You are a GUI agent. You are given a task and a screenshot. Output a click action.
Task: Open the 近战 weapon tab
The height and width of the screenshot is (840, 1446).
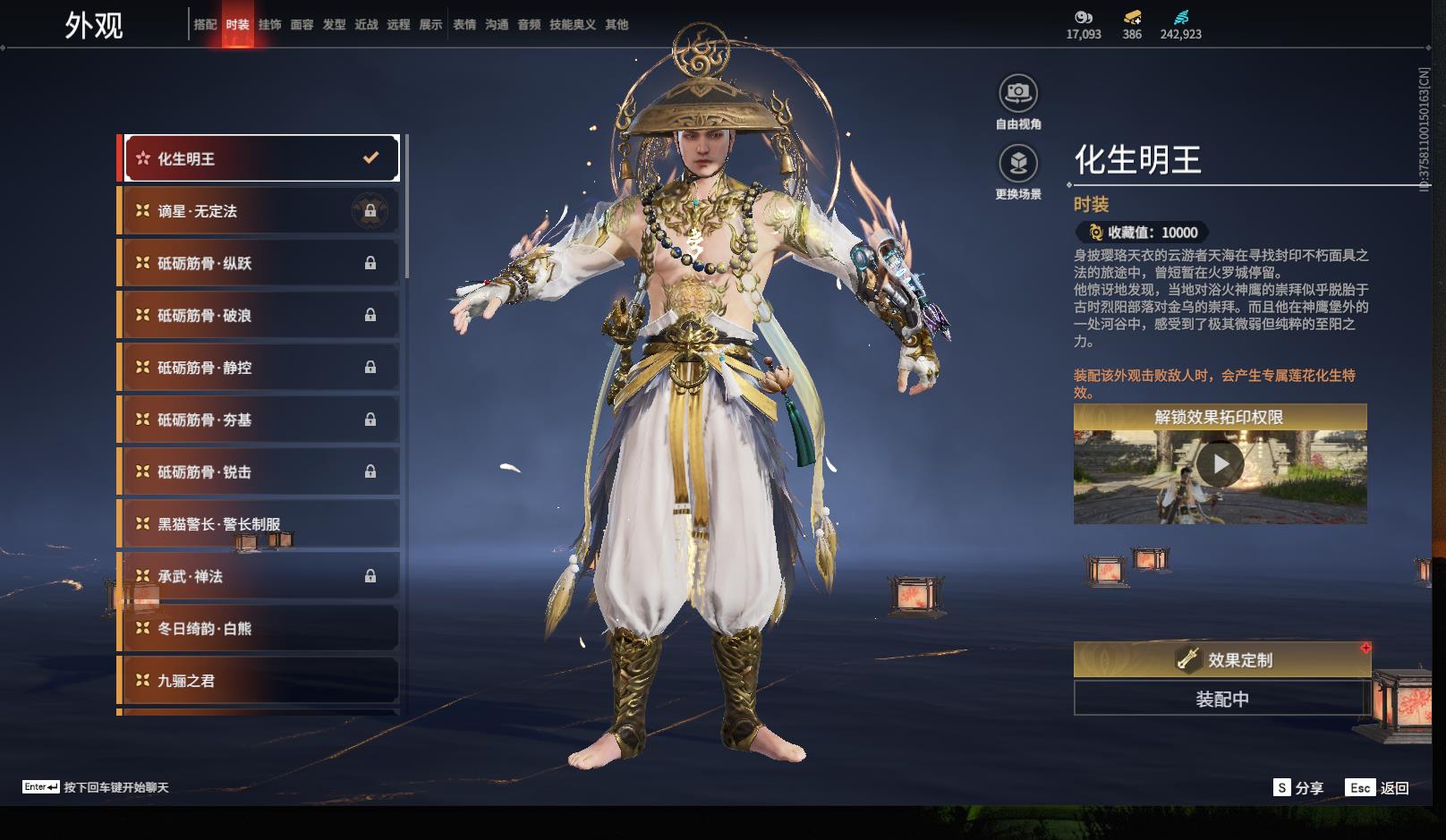pyautogui.click(x=366, y=25)
